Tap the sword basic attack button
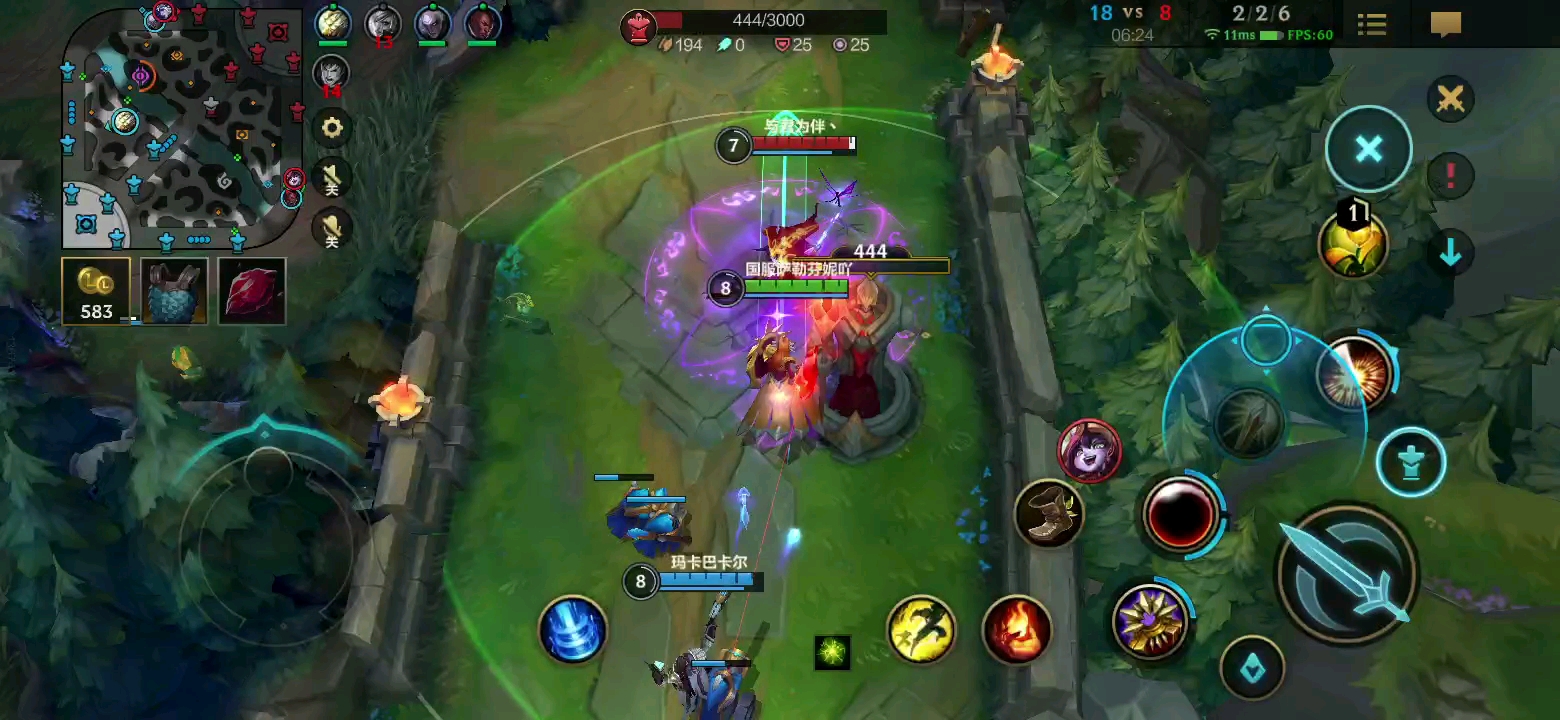 point(1346,574)
